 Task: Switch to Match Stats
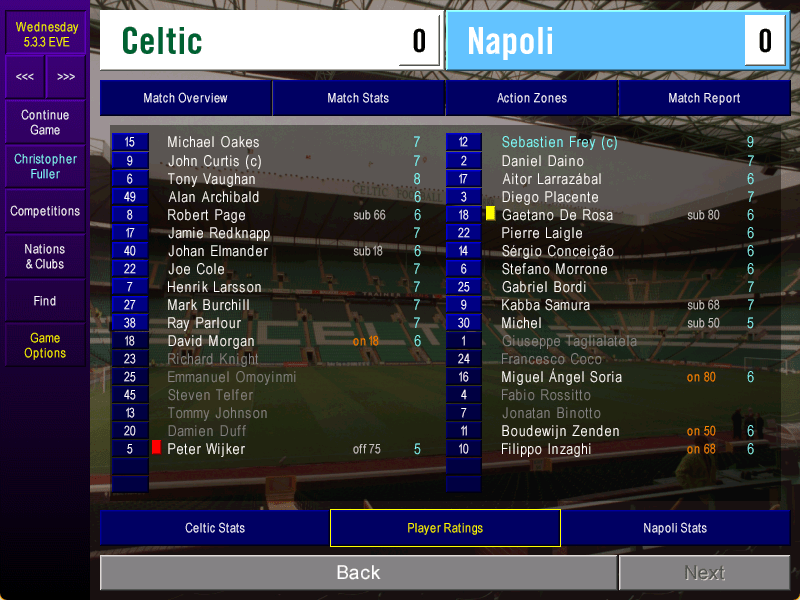click(358, 98)
